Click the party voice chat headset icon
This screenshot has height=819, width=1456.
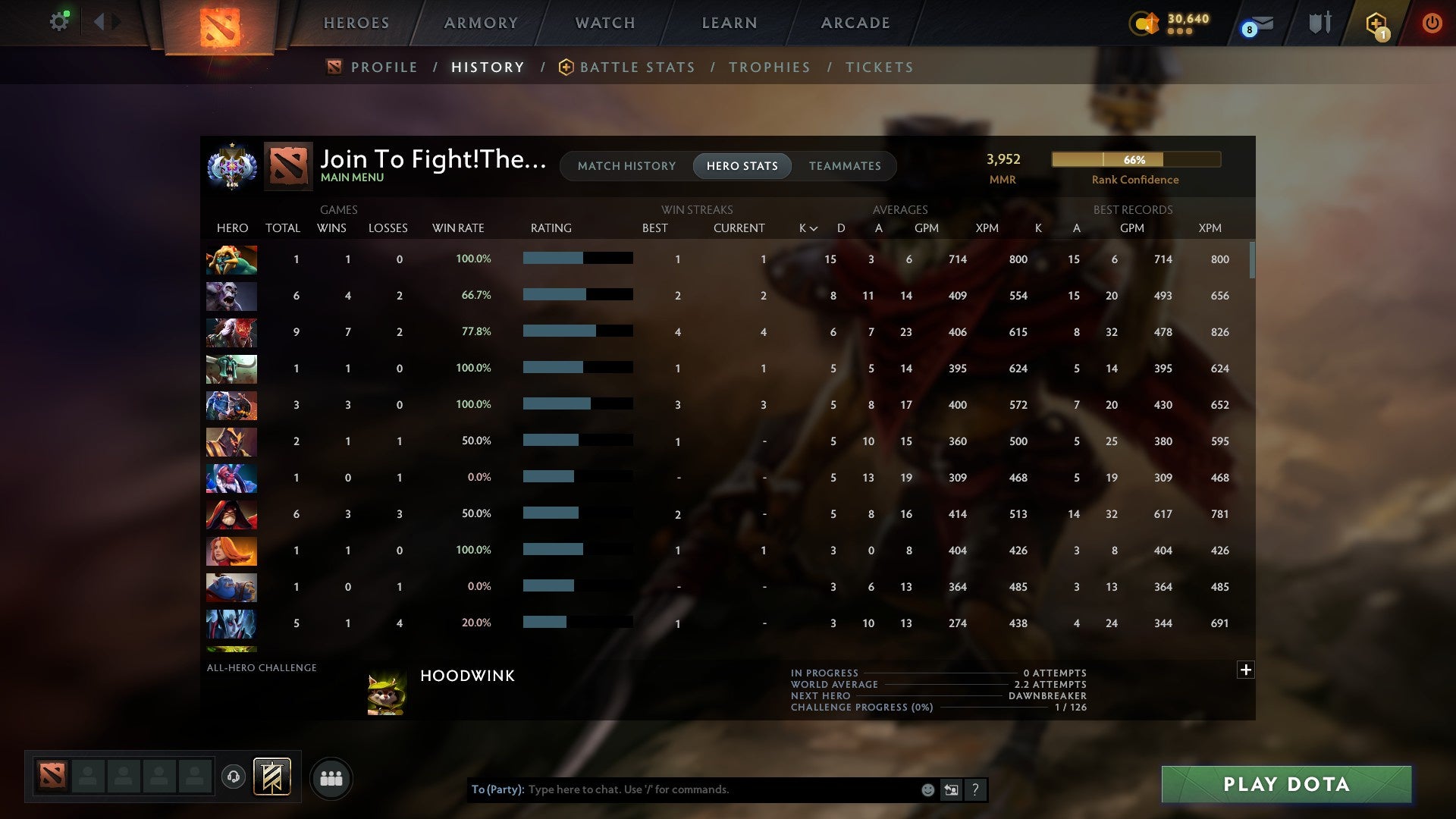tap(234, 778)
